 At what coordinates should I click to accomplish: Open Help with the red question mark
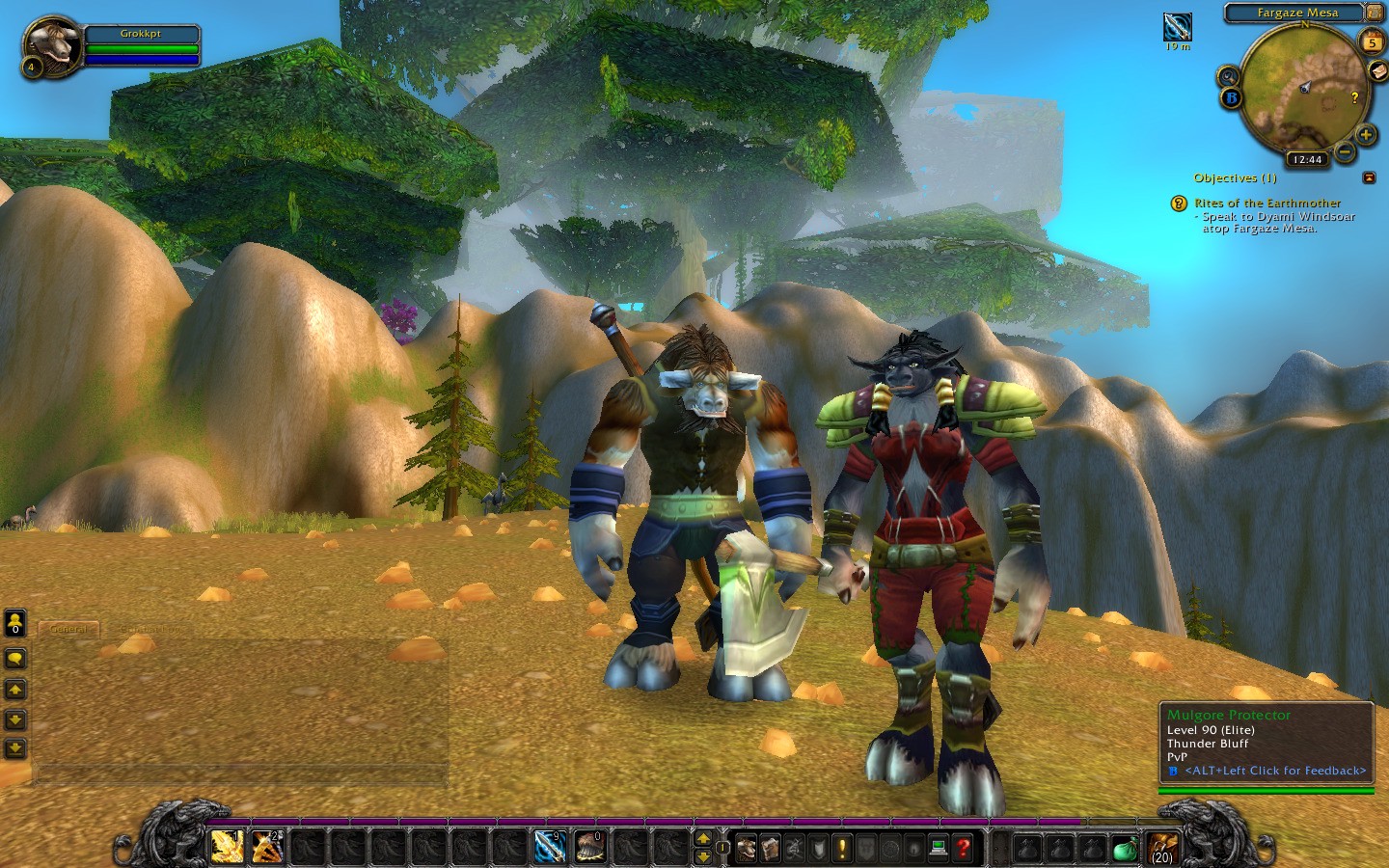[963, 848]
